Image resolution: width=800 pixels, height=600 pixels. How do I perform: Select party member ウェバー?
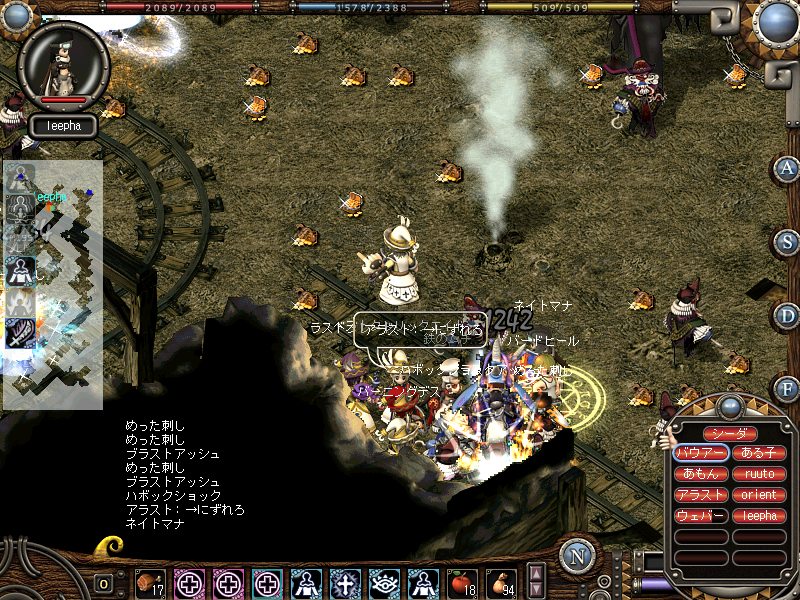(700, 516)
